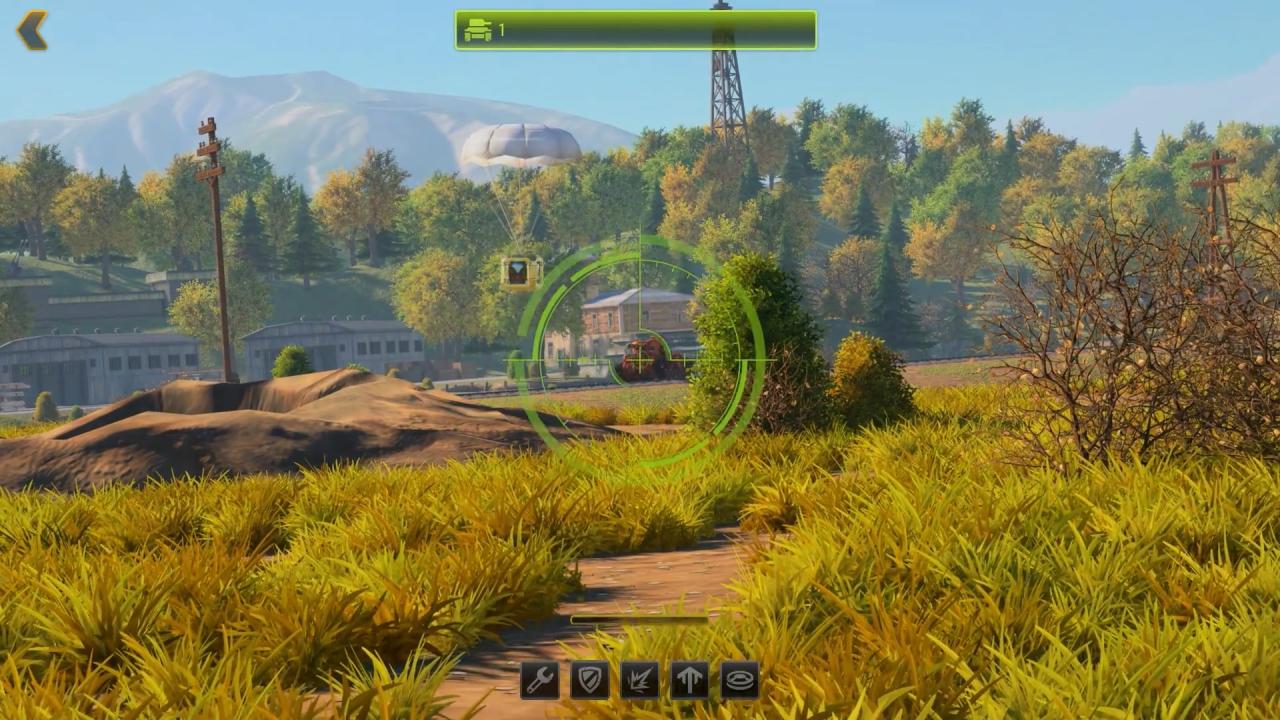Click the tank icon in the top bar
Screen dimensions: 1280x720
478,30
